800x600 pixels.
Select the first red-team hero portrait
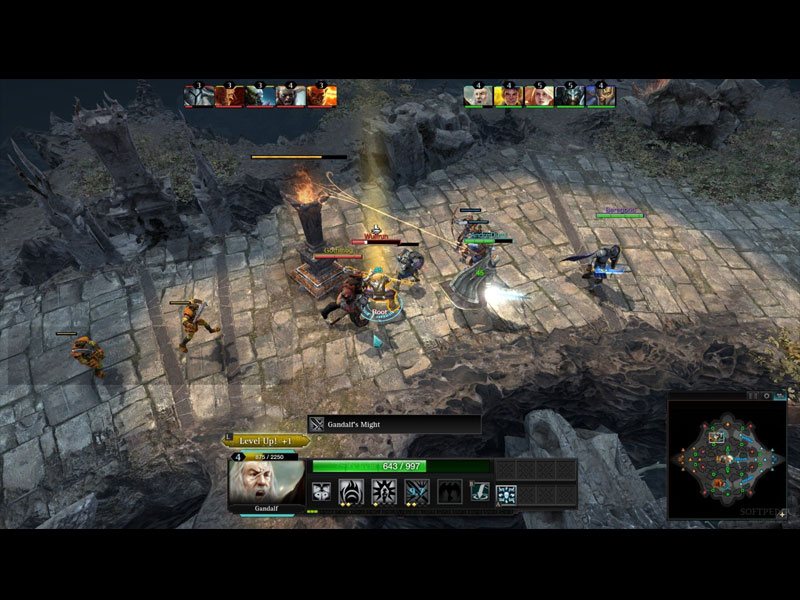[x=199, y=96]
